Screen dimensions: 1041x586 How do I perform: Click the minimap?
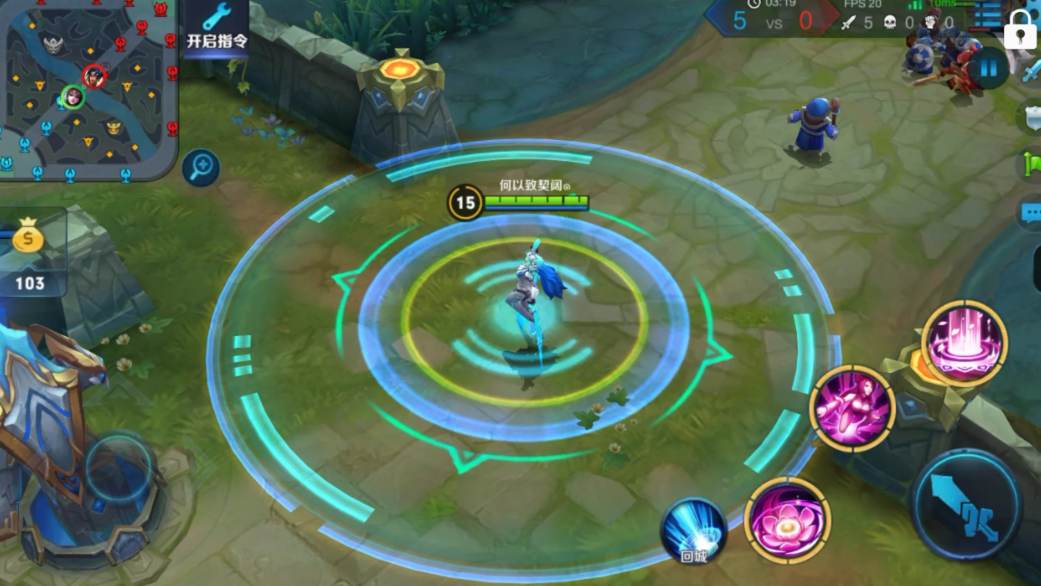coord(89,90)
